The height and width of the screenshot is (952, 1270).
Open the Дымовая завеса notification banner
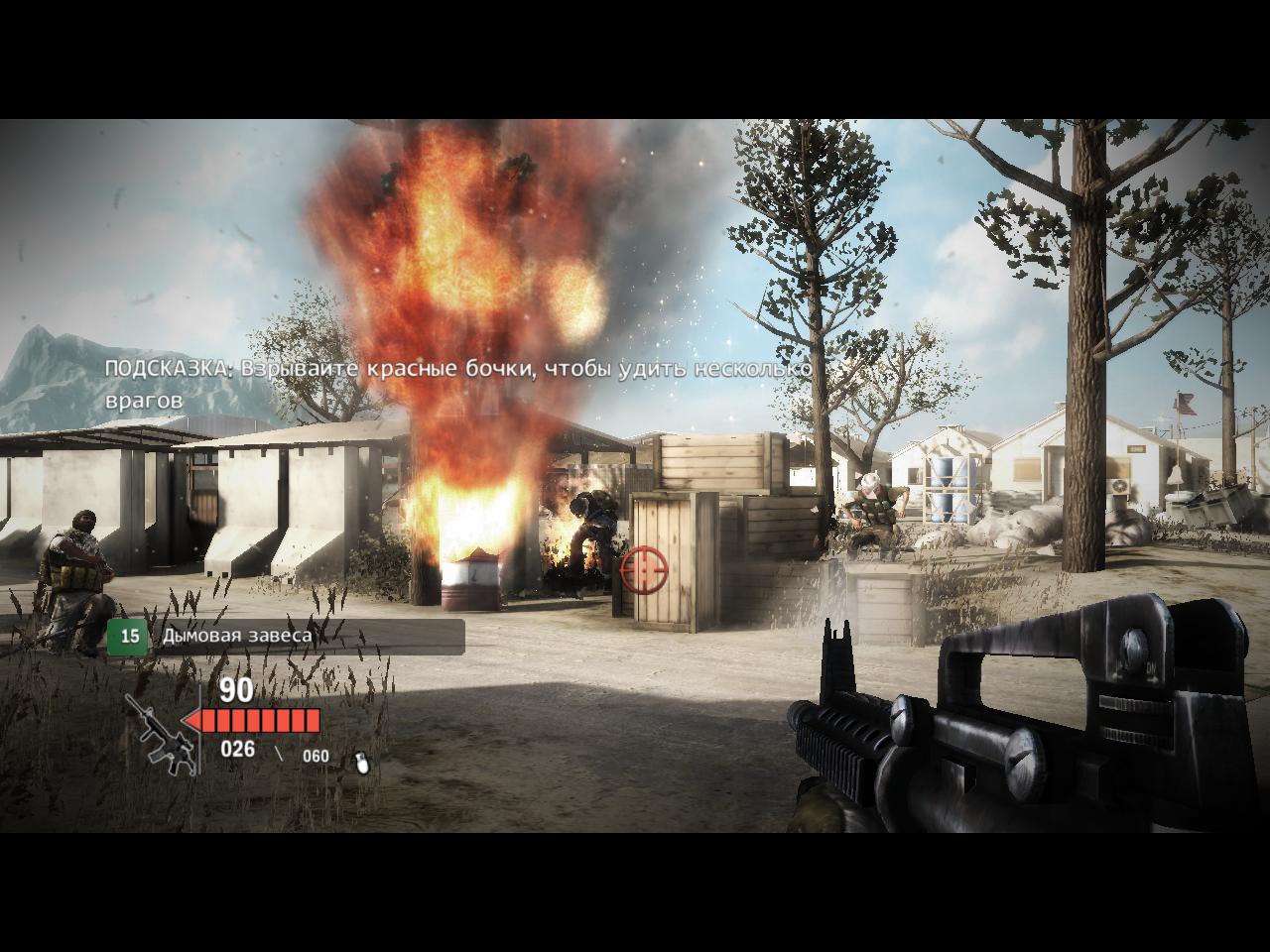[x=286, y=636]
